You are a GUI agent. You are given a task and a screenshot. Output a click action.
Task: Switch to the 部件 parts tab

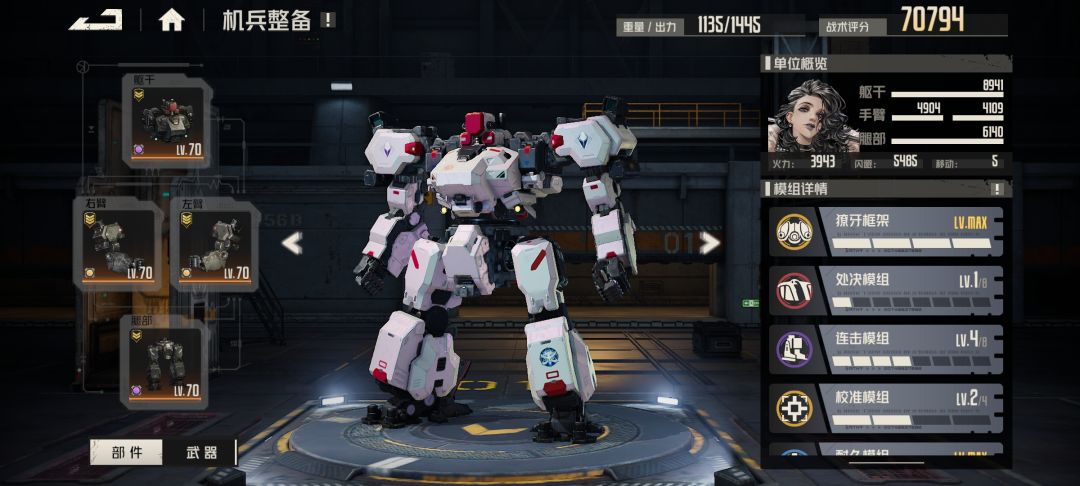click(127, 452)
